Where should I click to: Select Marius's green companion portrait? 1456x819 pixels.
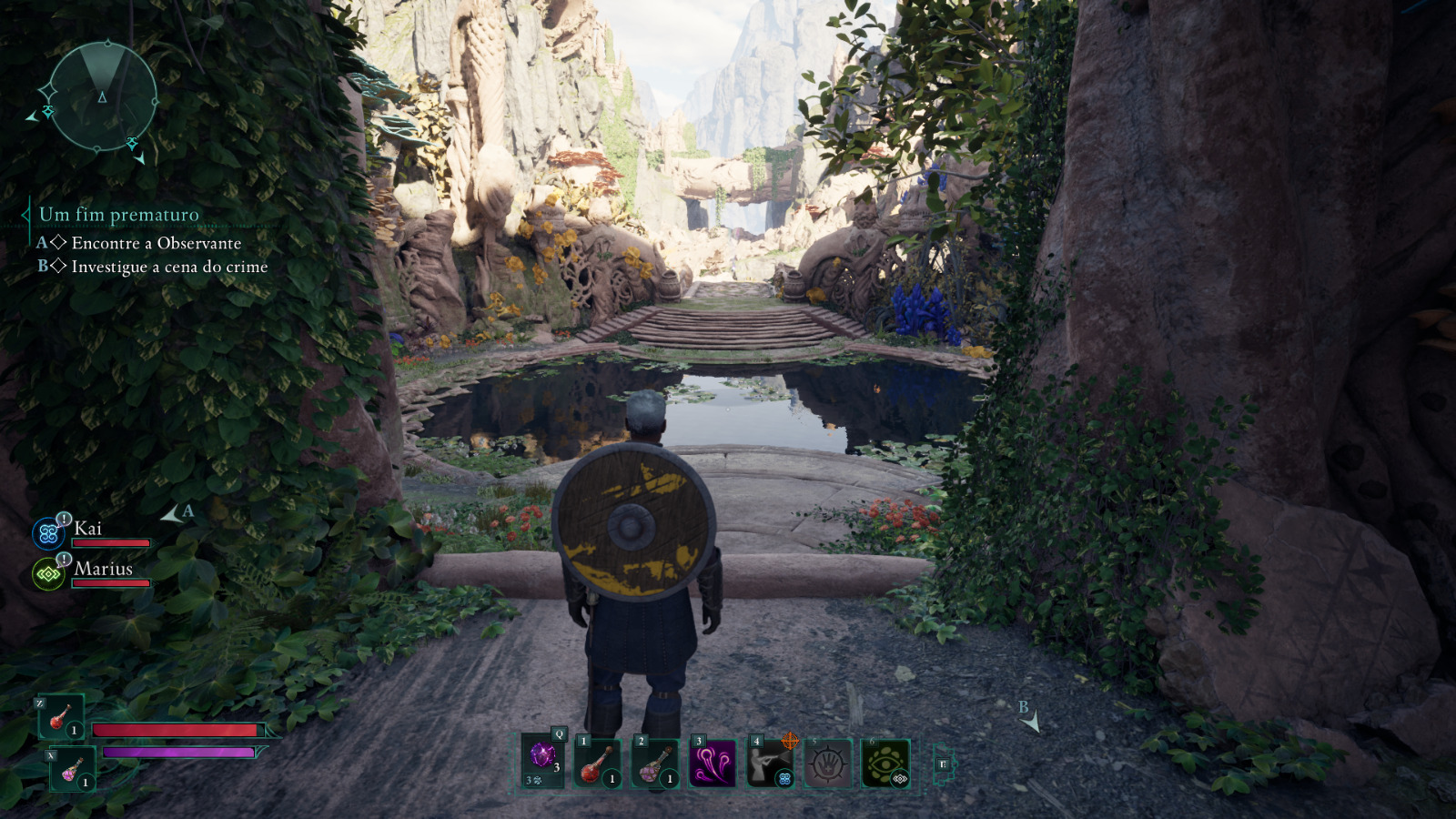click(x=48, y=574)
